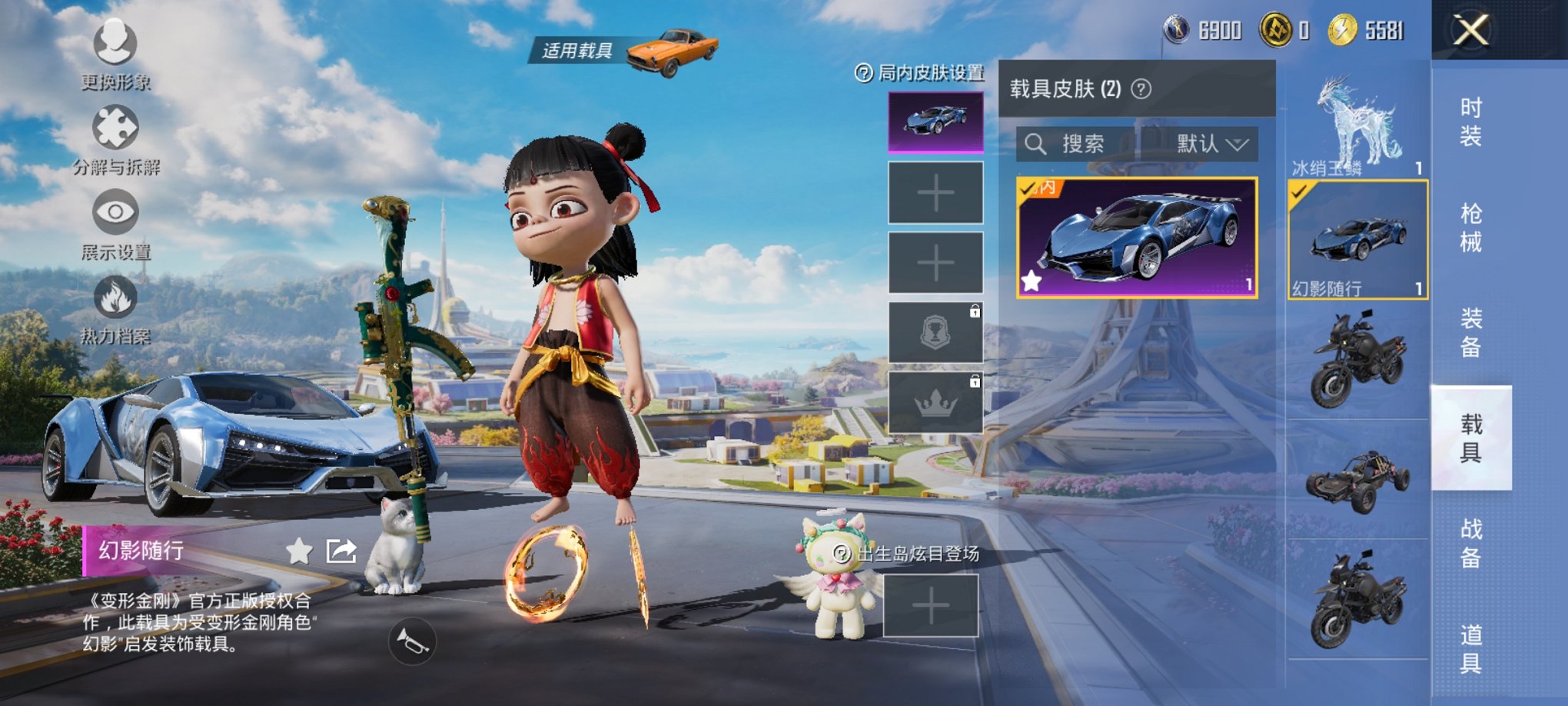The height and width of the screenshot is (706, 1568).
Task: Switch to the 时装 outfit tab
Action: point(1470,122)
